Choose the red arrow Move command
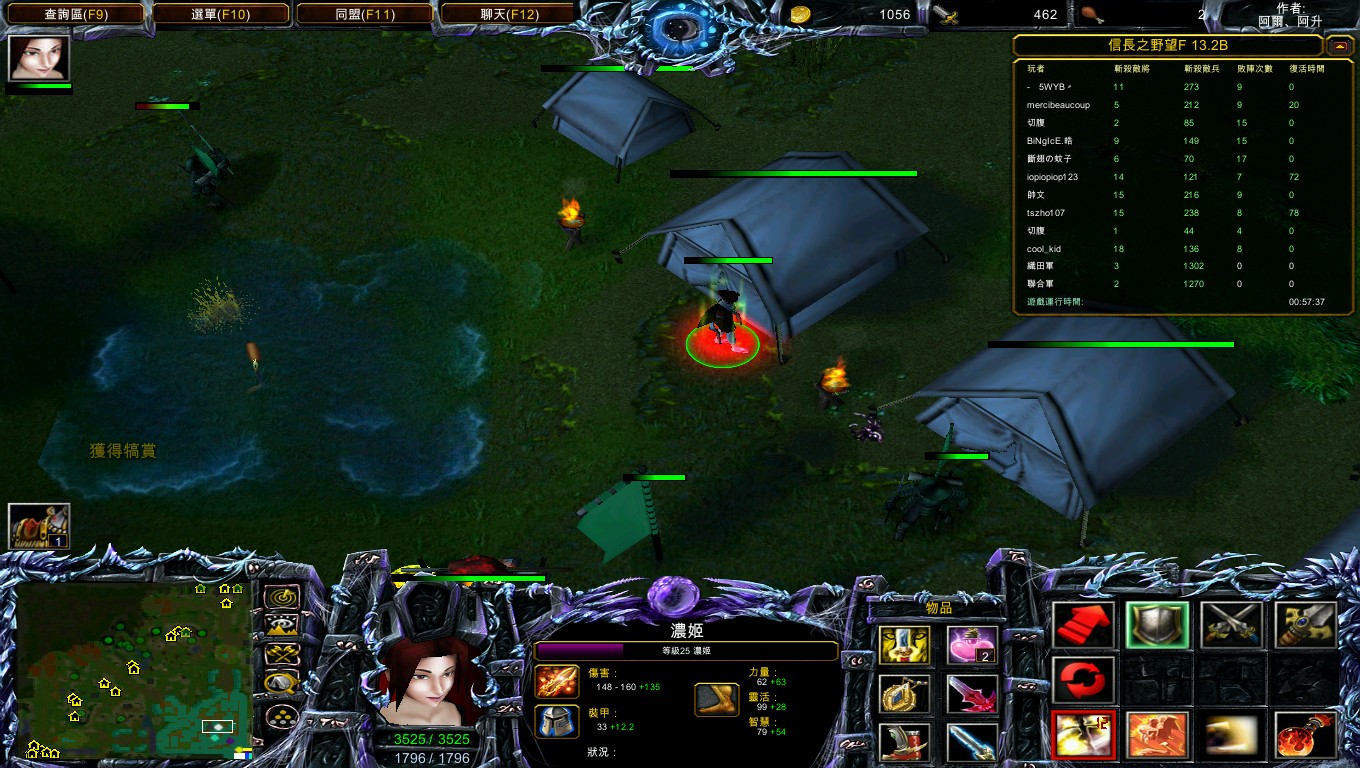This screenshot has width=1360, height=768. click(1084, 626)
